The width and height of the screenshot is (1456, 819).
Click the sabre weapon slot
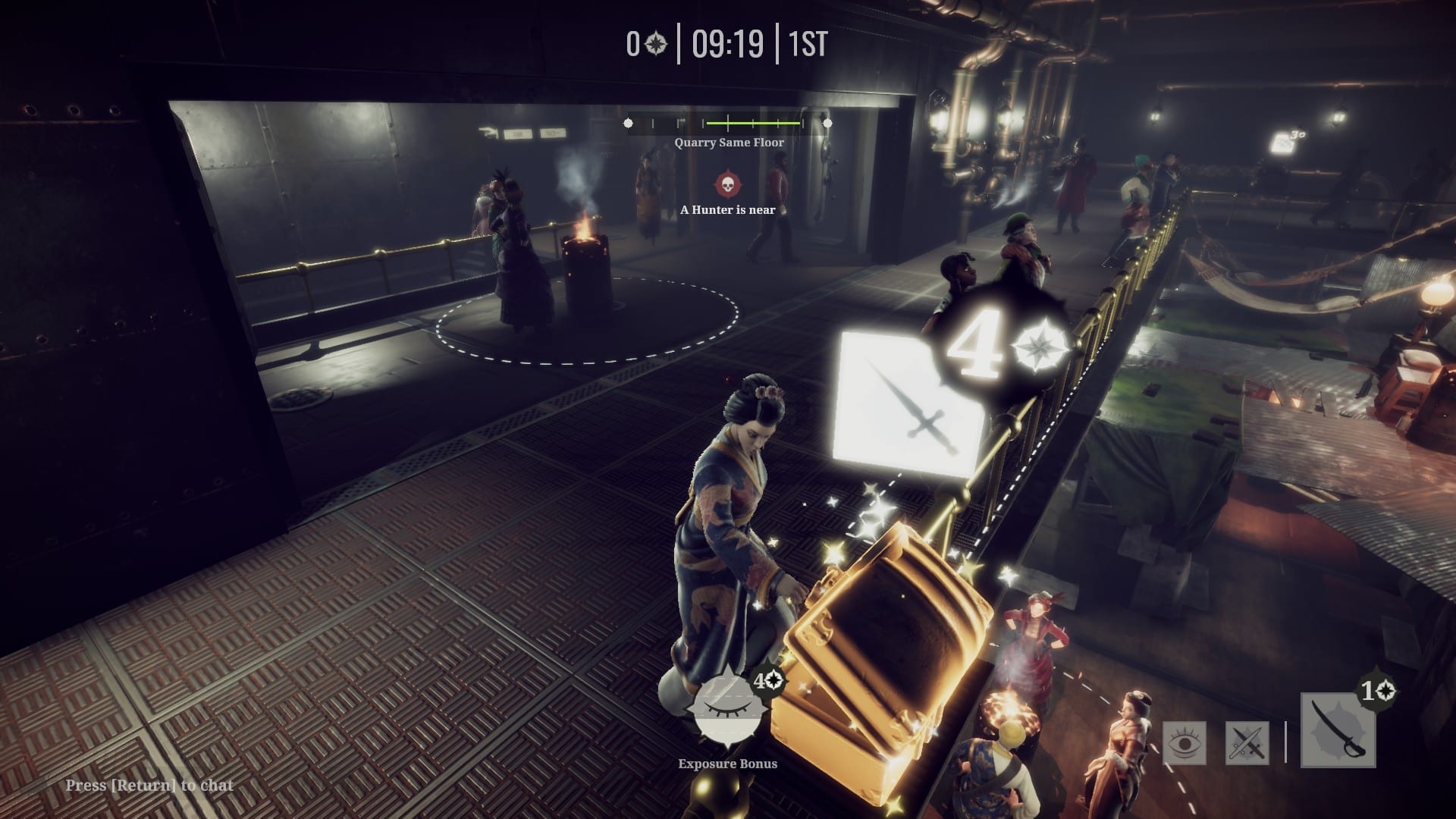click(1338, 731)
